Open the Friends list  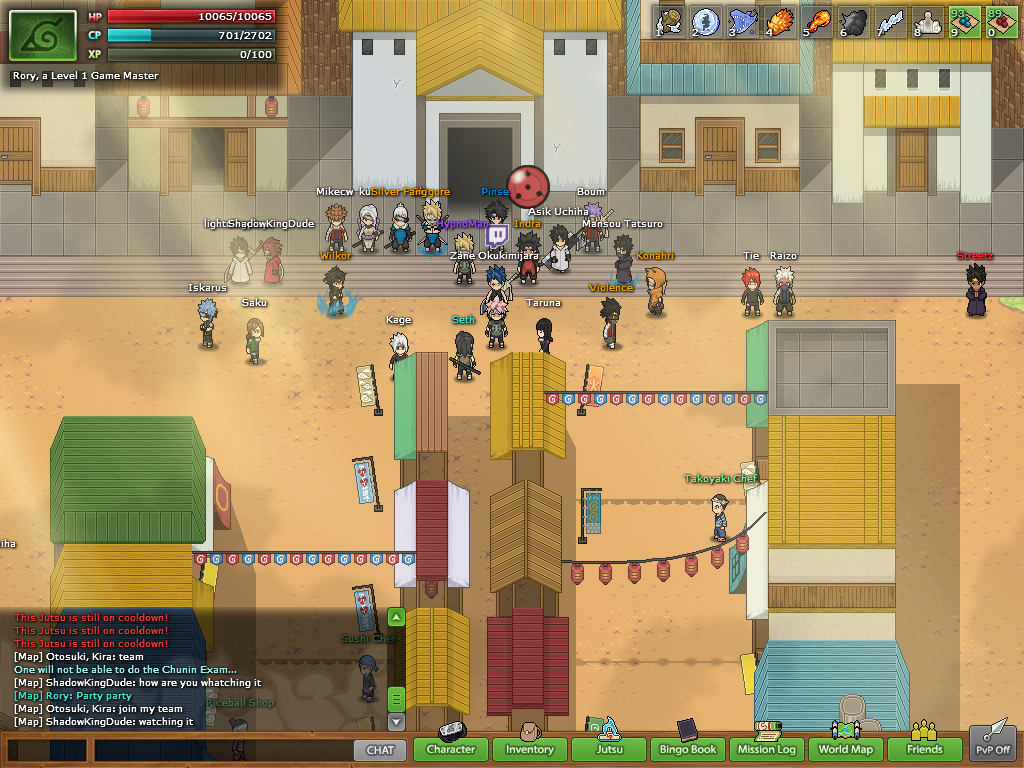point(925,749)
